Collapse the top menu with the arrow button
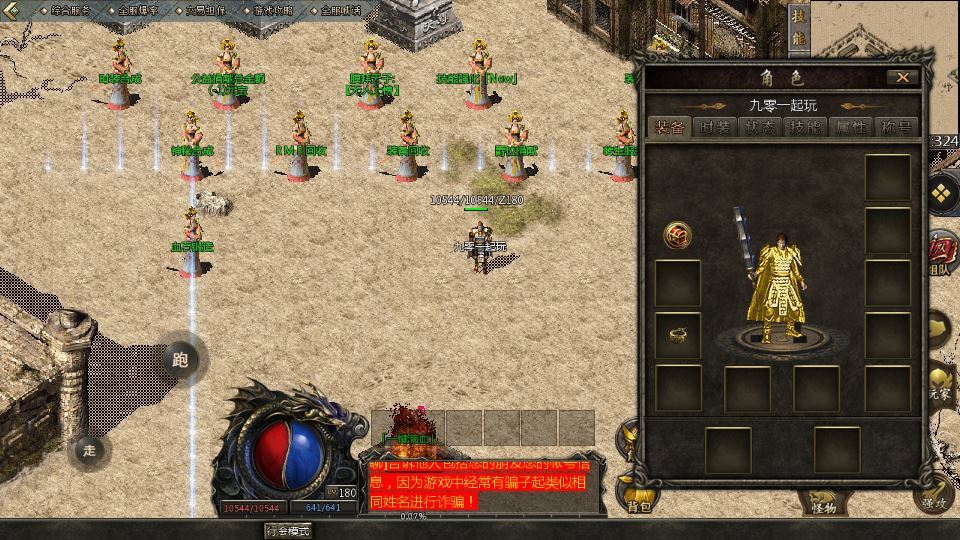This screenshot has height=540, width=960. point(12,10)
